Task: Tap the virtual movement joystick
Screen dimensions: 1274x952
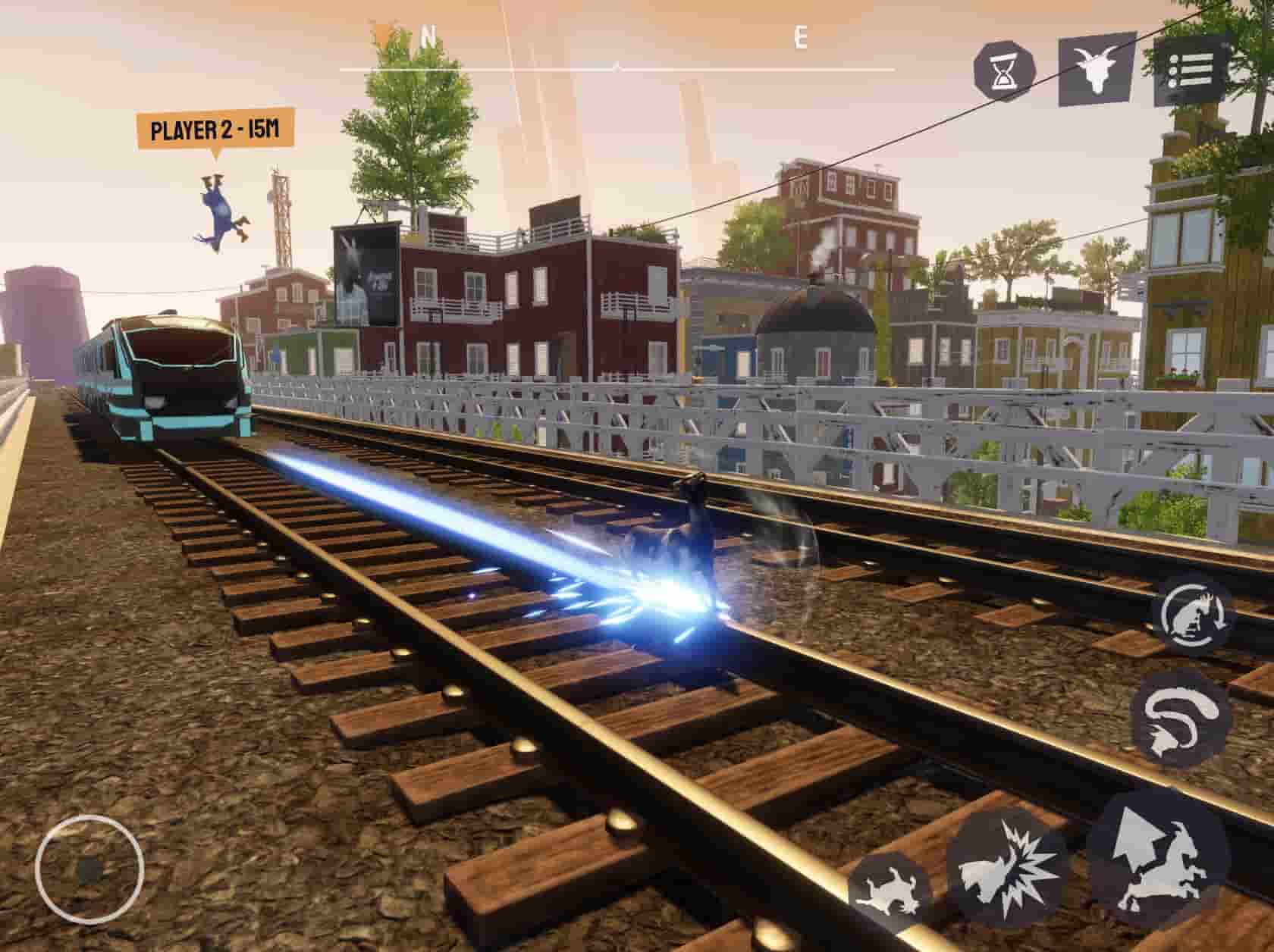Action: point(89,870)
